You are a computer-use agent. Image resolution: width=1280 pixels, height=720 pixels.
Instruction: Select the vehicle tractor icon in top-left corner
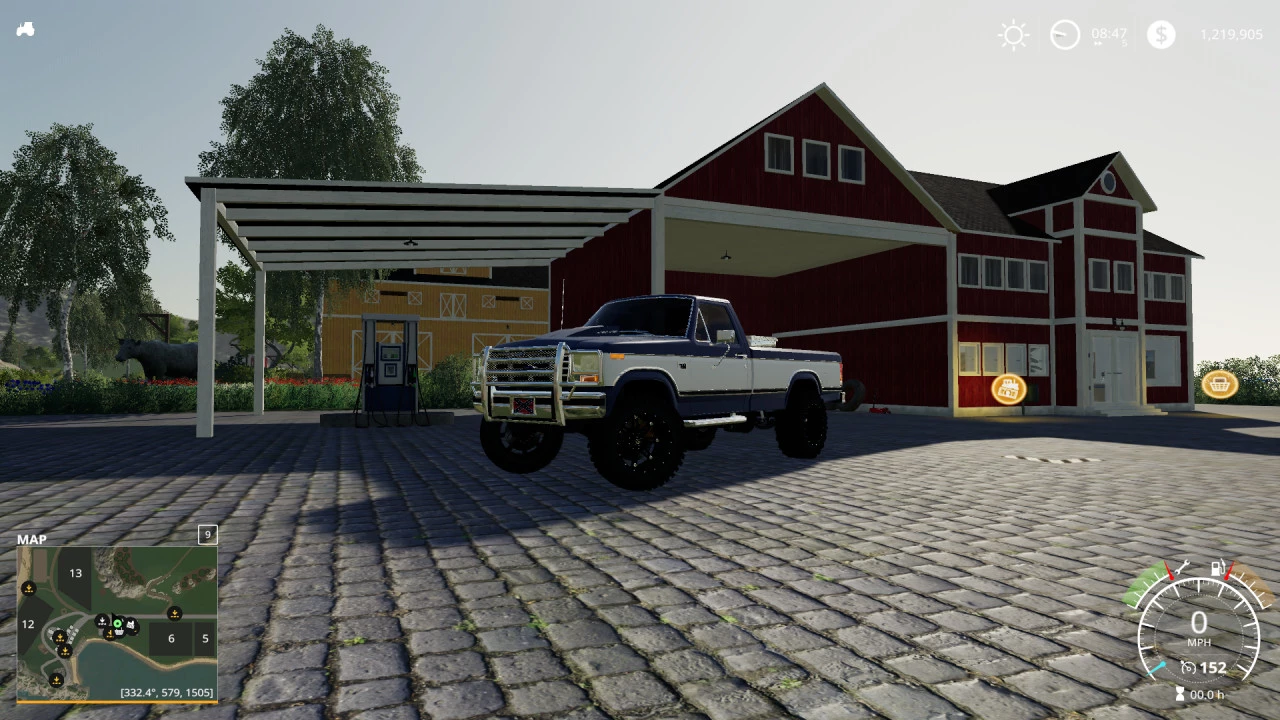point(24,28)
